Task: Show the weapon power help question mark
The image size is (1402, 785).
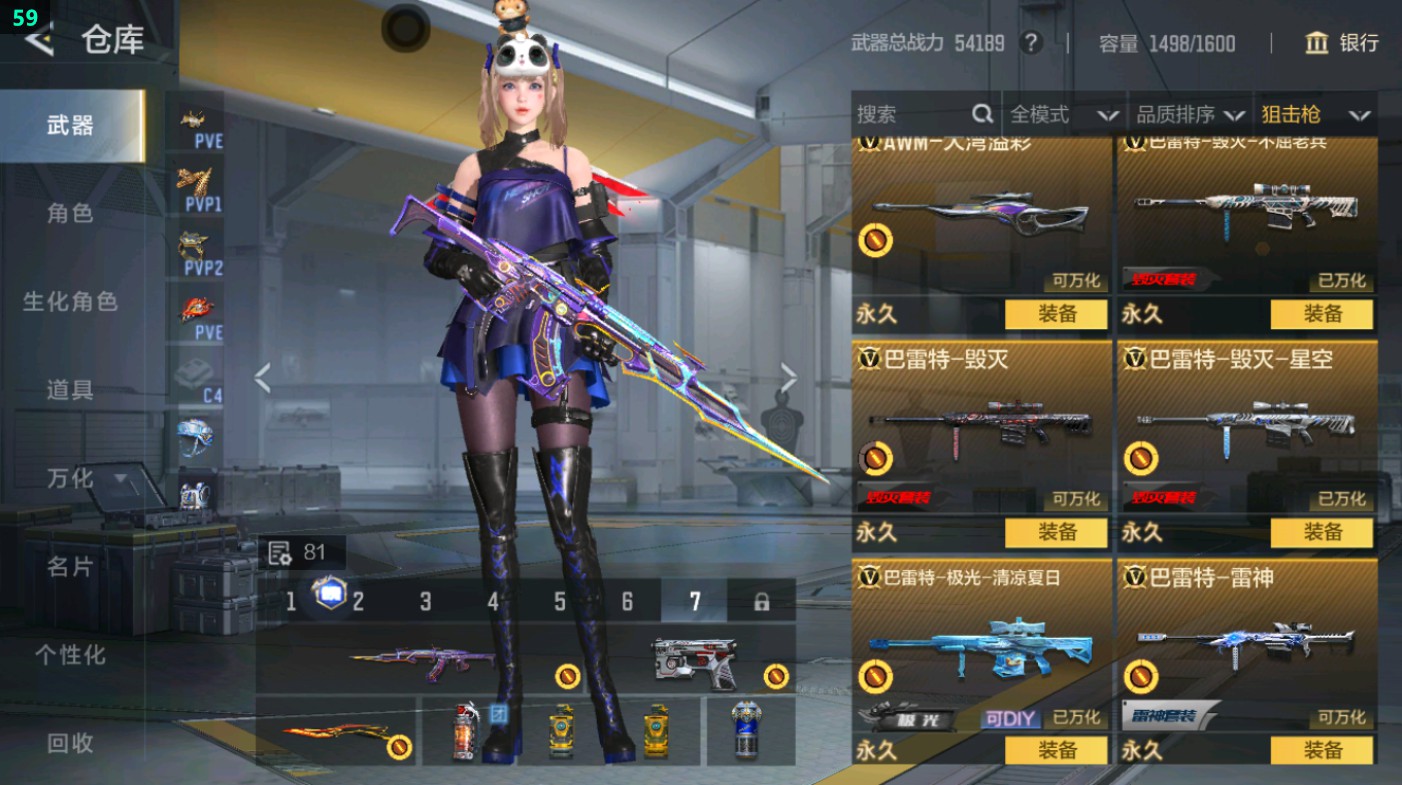Action: [1031, 43]
